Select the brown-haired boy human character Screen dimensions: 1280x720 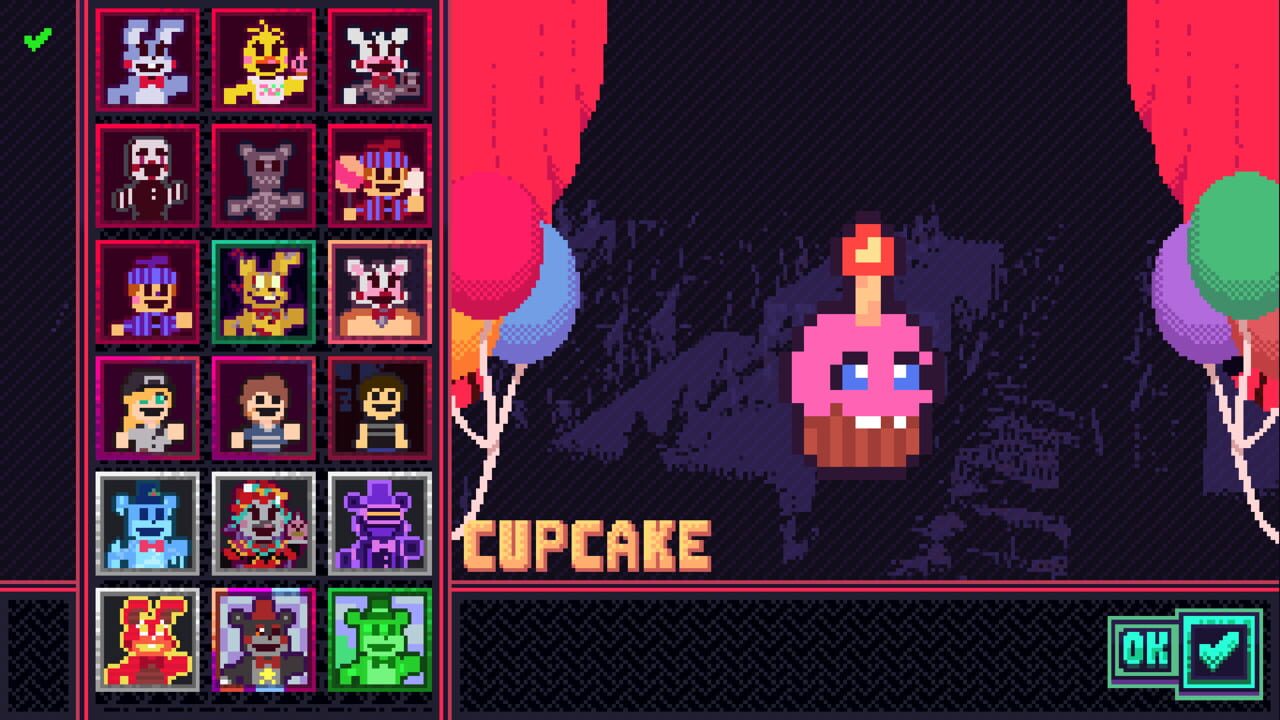[263, 410]
